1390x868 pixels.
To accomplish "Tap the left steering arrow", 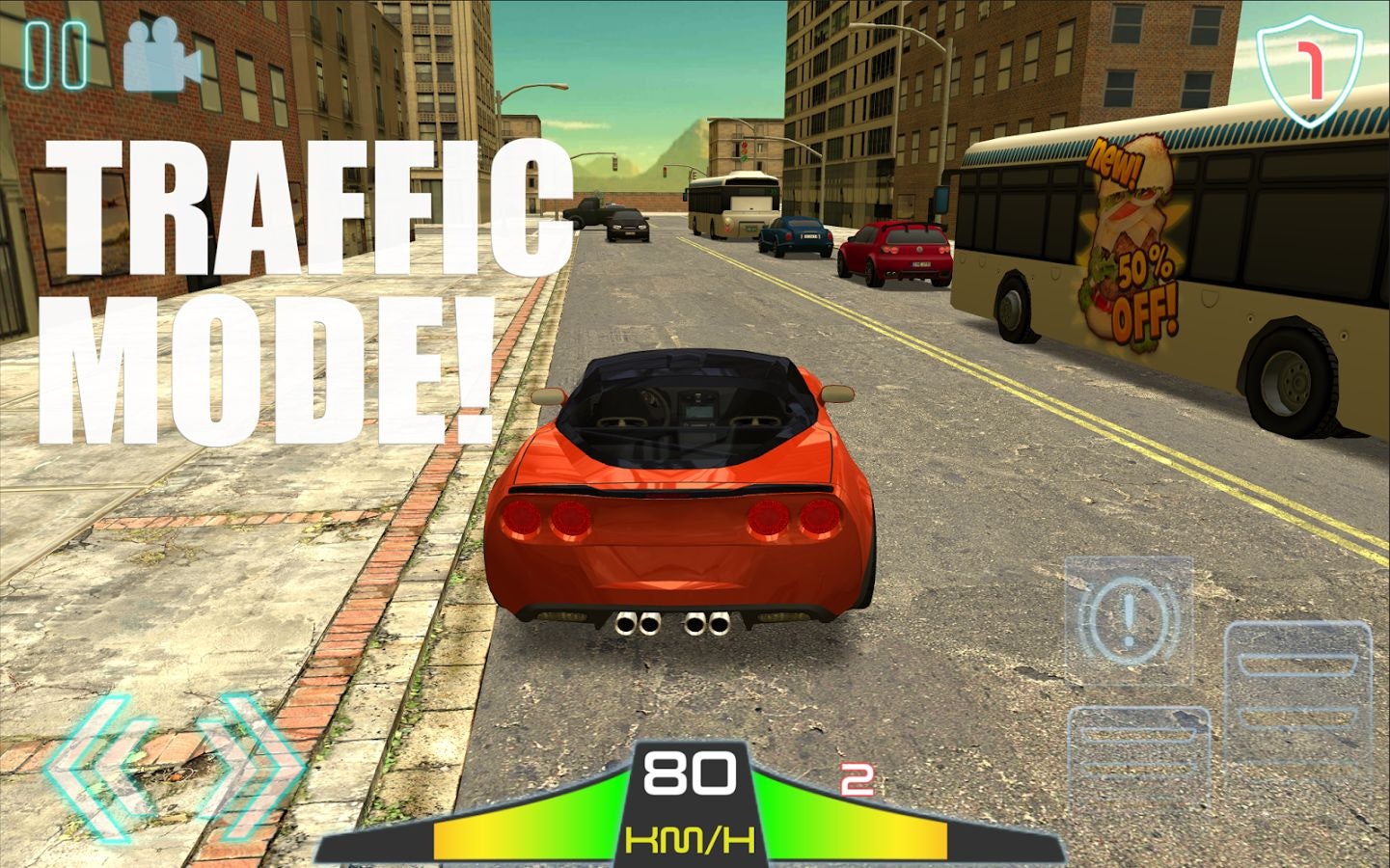I will (101, 767).
